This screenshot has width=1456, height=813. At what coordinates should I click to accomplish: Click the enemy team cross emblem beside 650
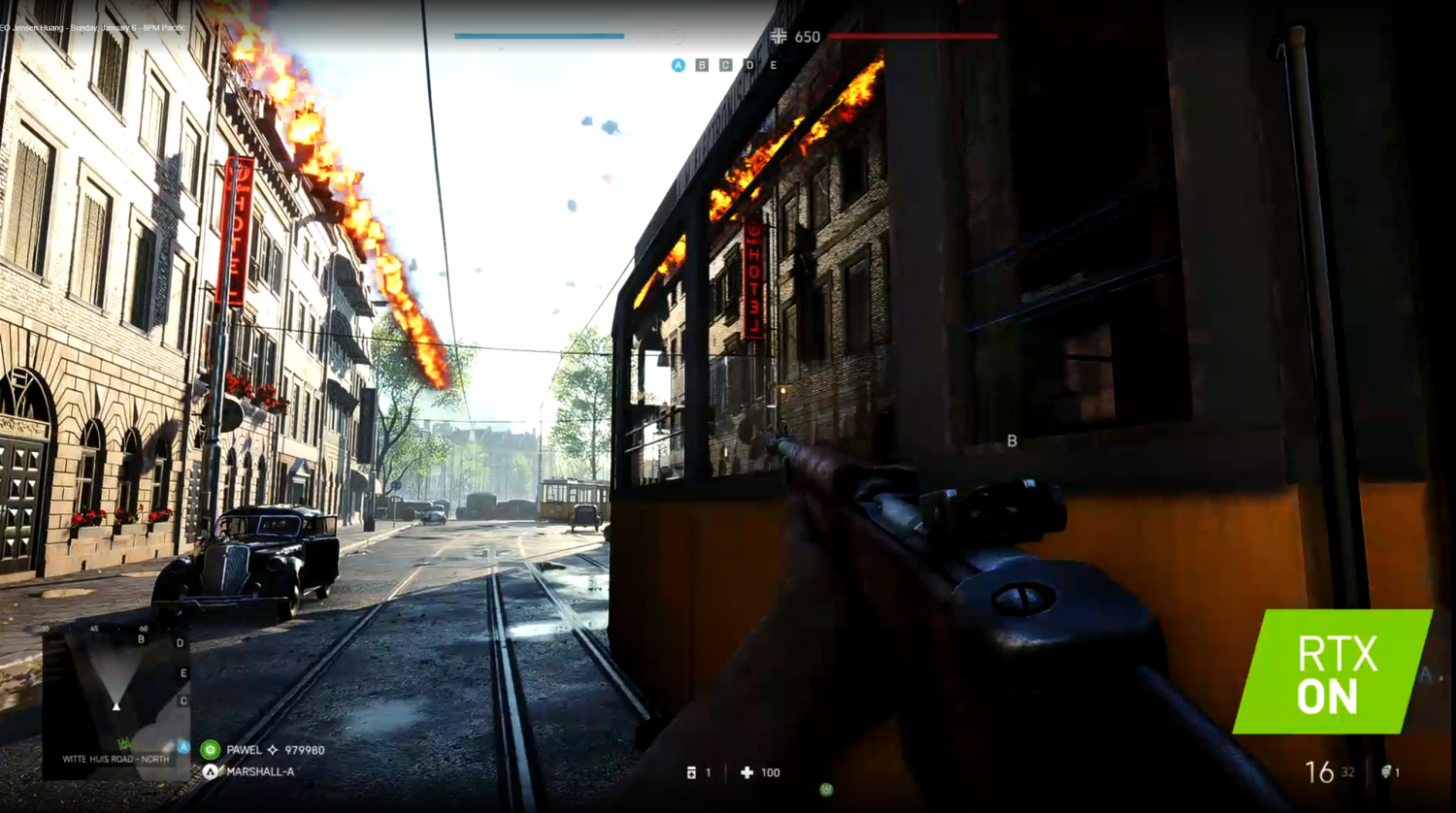point(778,37)
